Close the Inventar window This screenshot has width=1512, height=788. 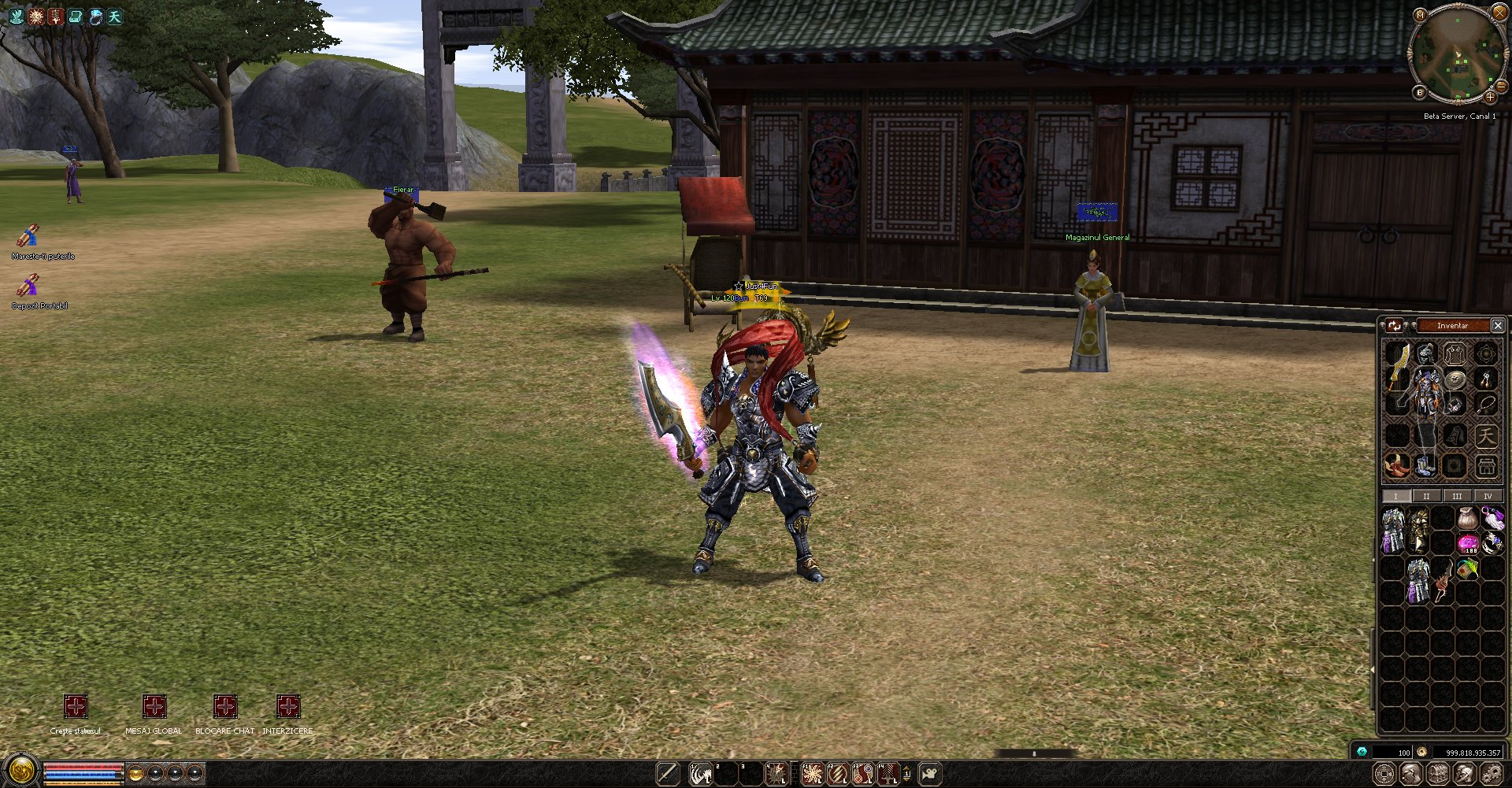click(x=1498, y=325)
